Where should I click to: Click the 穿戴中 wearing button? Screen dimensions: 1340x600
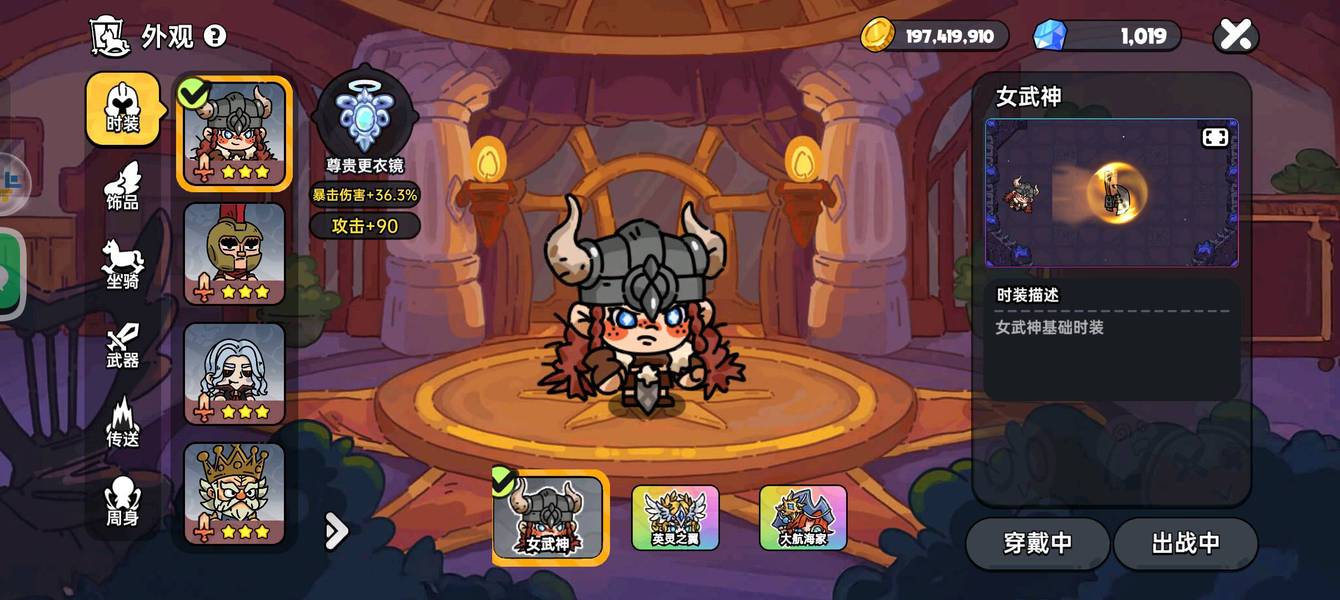[x=1037, y=543]
